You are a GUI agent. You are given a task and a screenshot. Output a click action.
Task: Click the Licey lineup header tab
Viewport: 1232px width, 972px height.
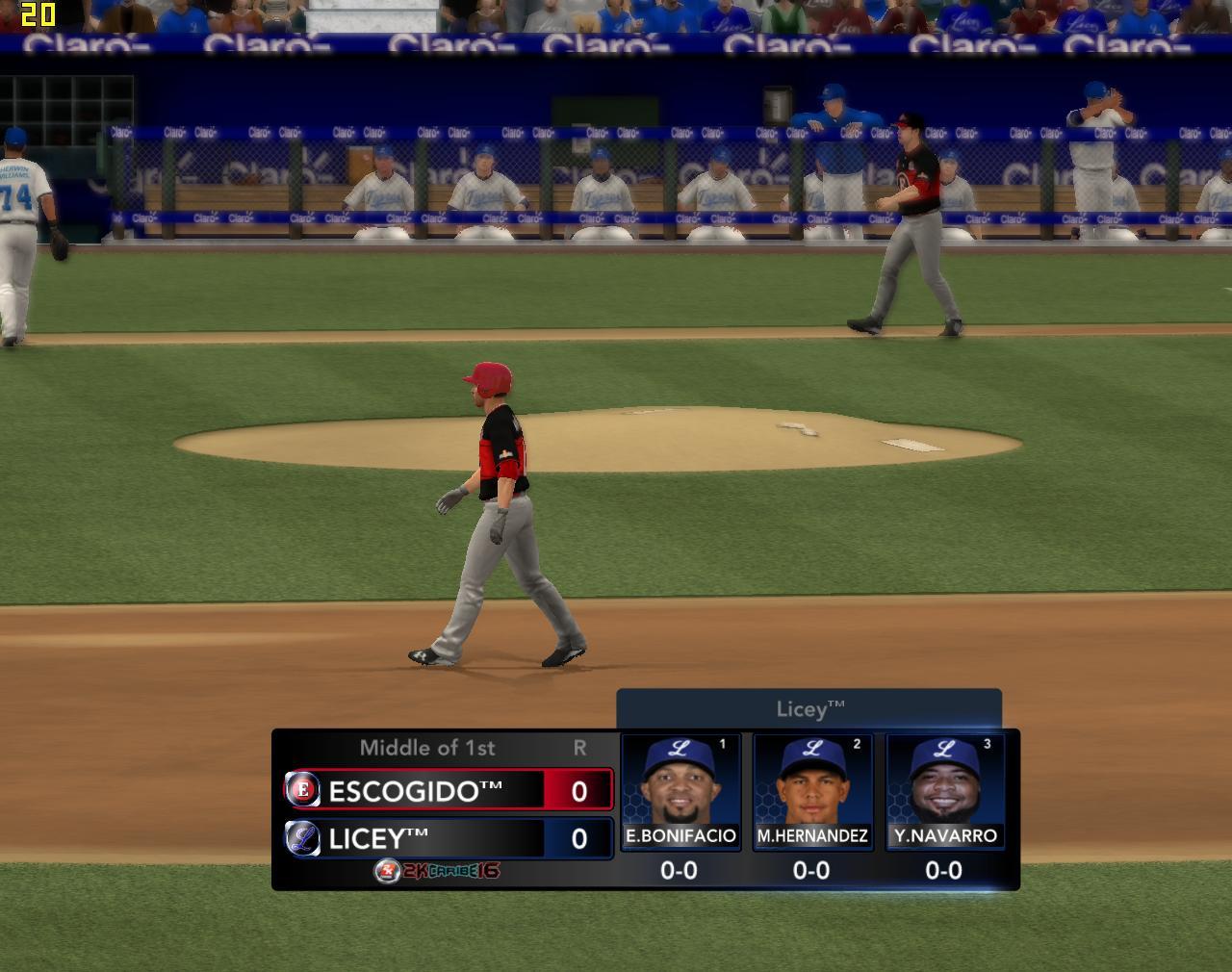808,709
